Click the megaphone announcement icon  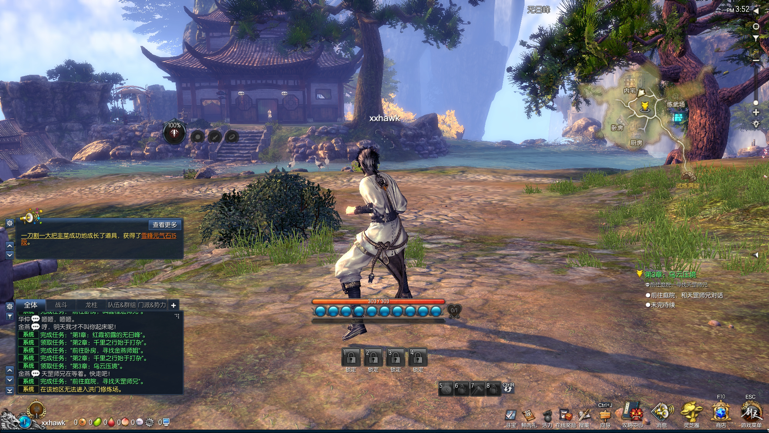click(x=27, y=217)
